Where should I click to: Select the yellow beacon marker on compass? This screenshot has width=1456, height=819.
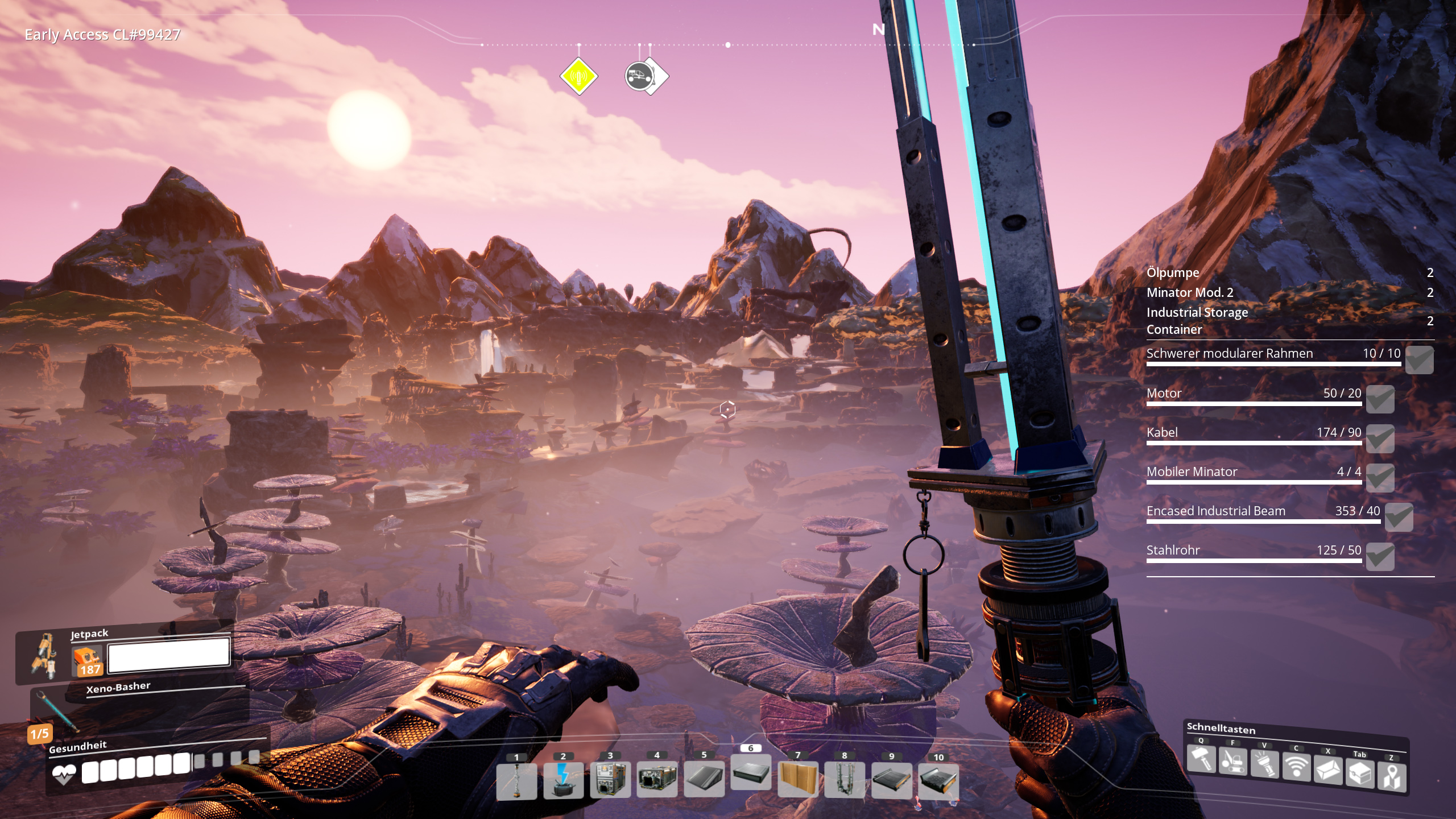pyautogui.click(x=578, y=76)
